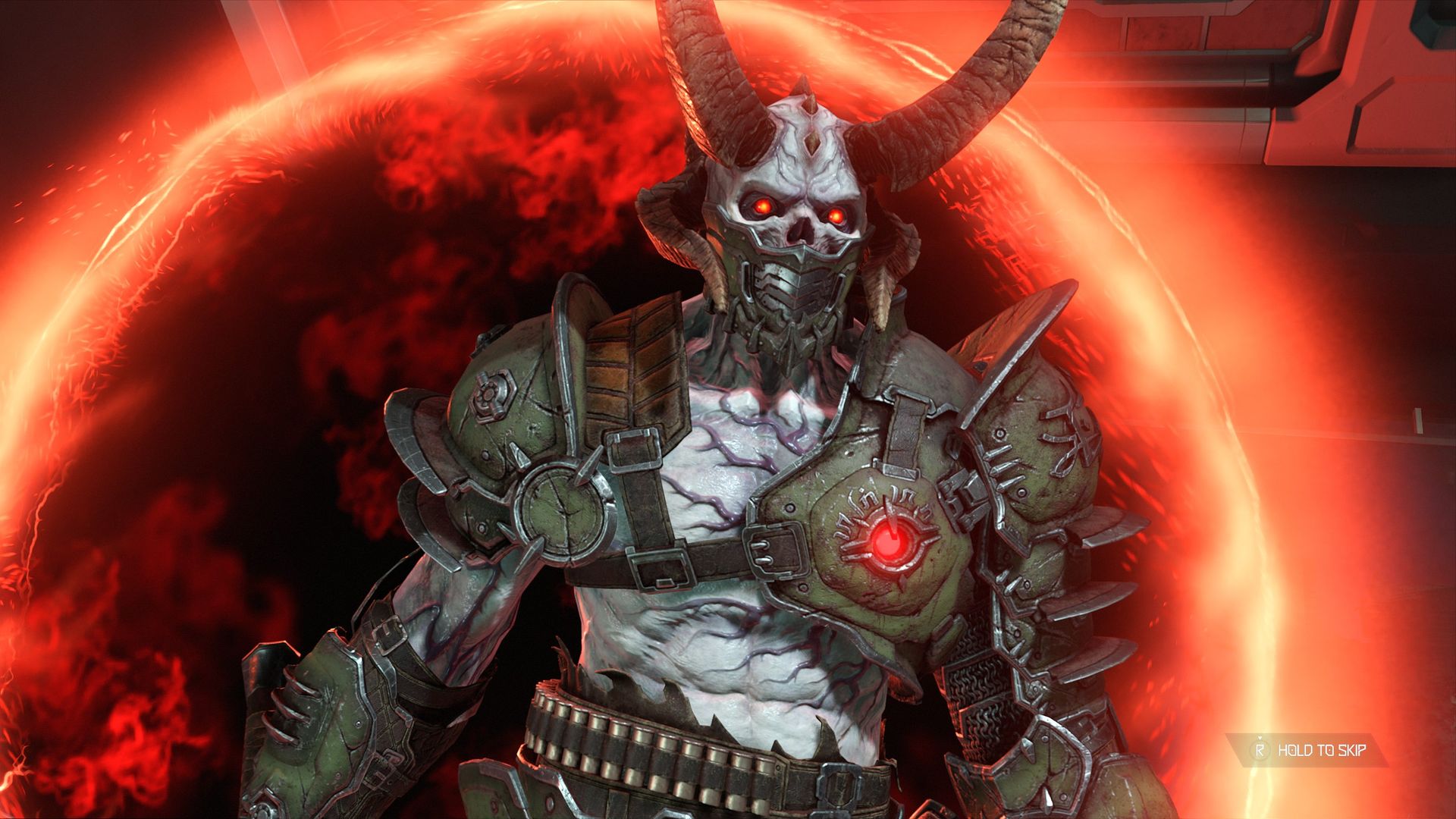The width and height of the screenshot is (1456, 819).
Task: Click the HOLD TO SKIP prompt
Action: point(1321,751)
